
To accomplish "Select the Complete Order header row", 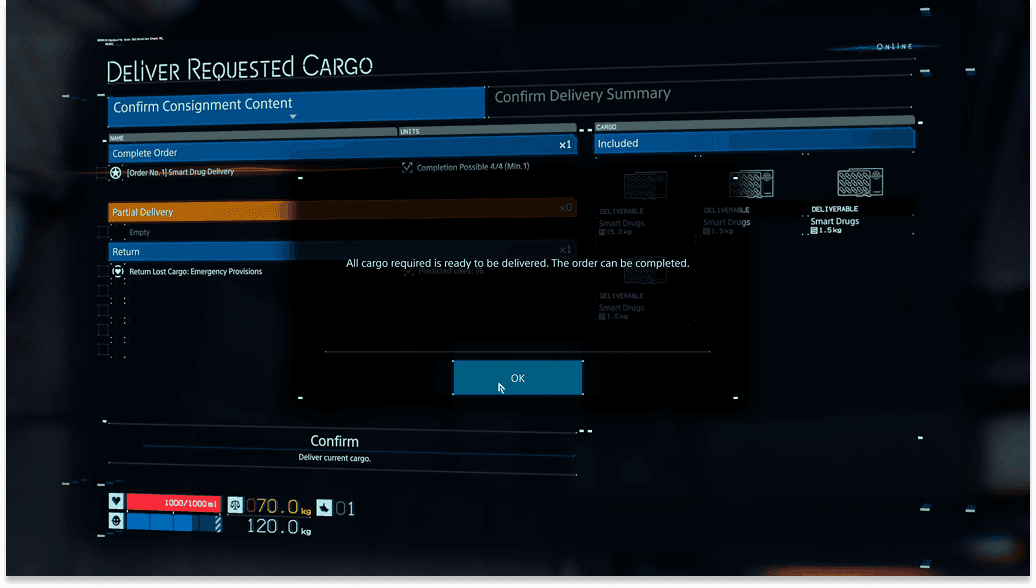I will (340, 153).
